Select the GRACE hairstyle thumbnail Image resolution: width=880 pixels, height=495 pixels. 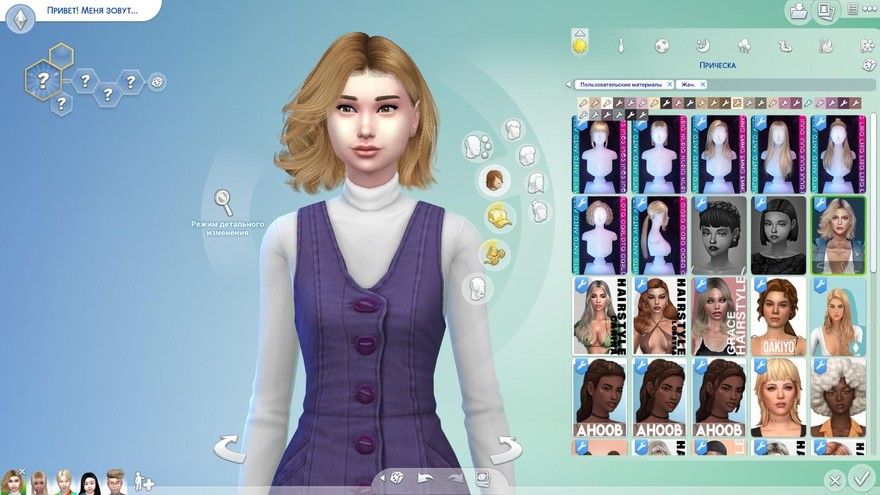tap(719, 316)
